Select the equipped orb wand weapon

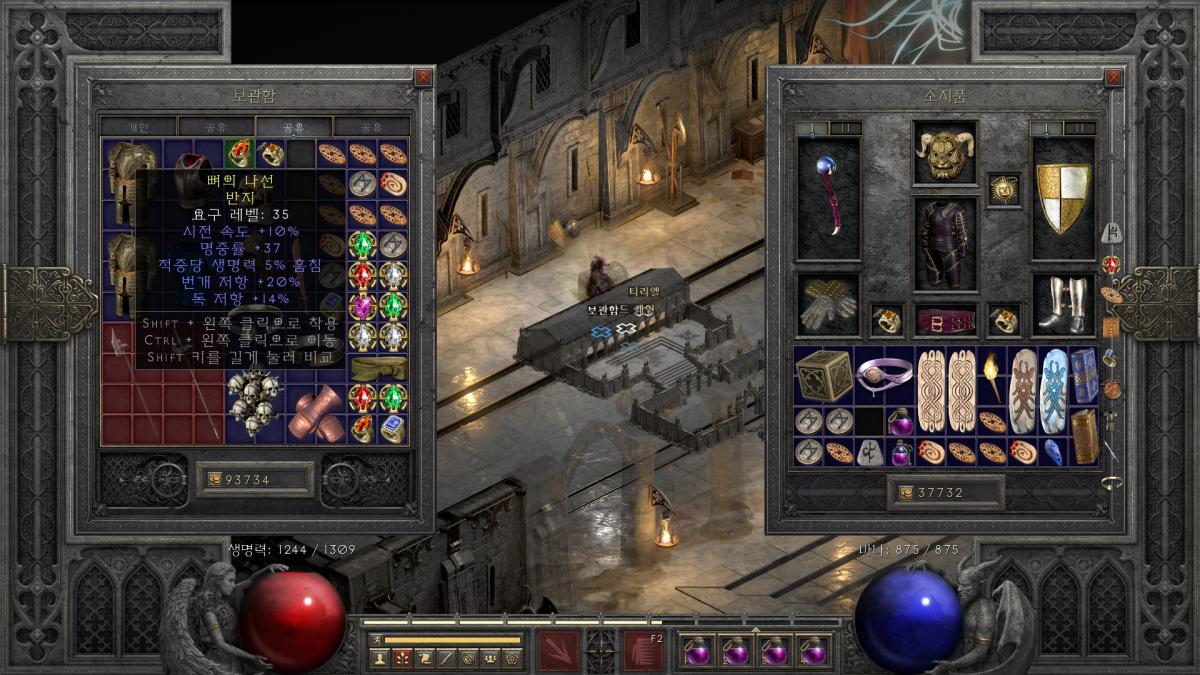point(828,198)
